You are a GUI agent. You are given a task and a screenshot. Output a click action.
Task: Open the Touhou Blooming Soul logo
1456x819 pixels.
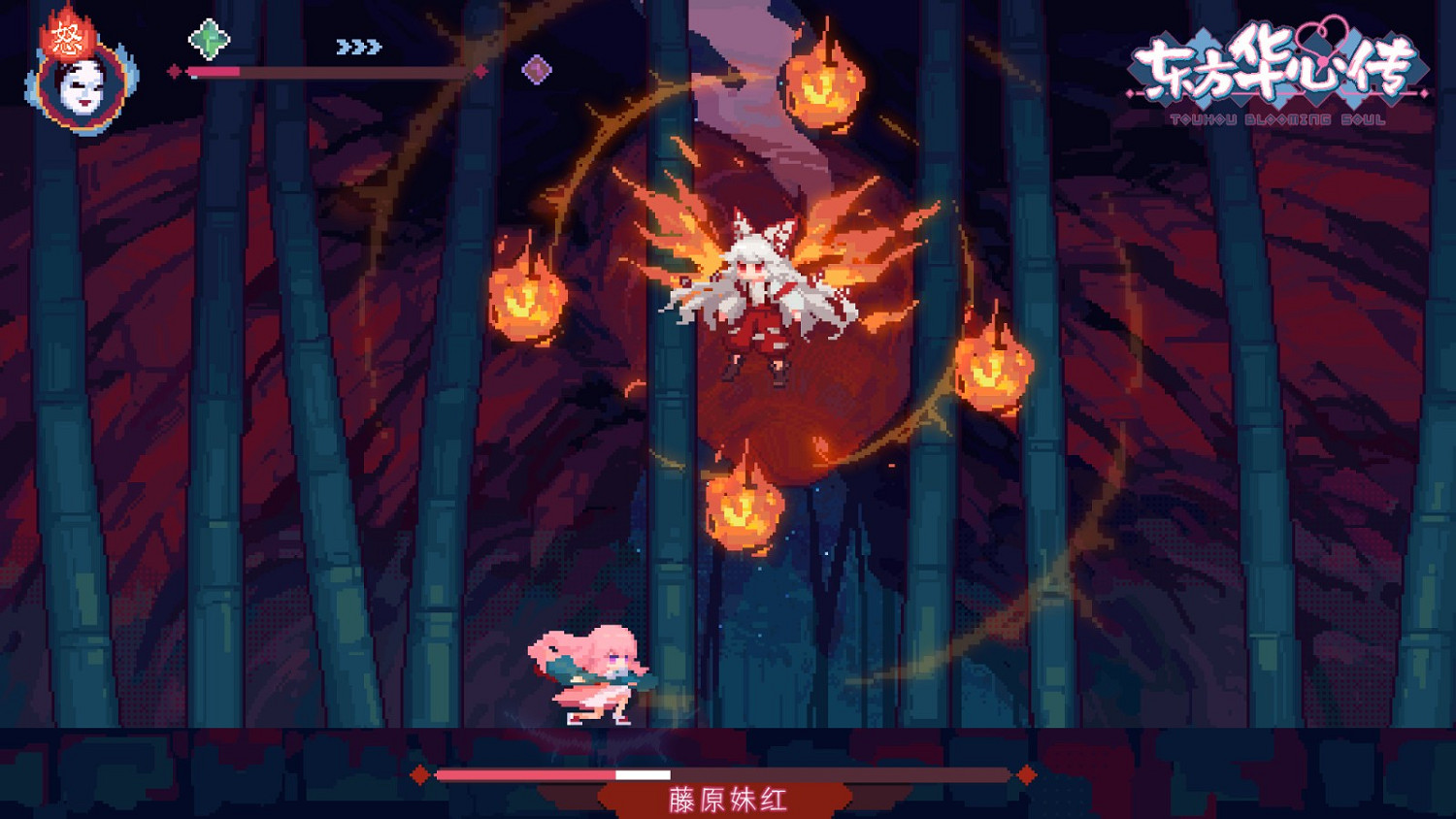(x=1276, y=68)
